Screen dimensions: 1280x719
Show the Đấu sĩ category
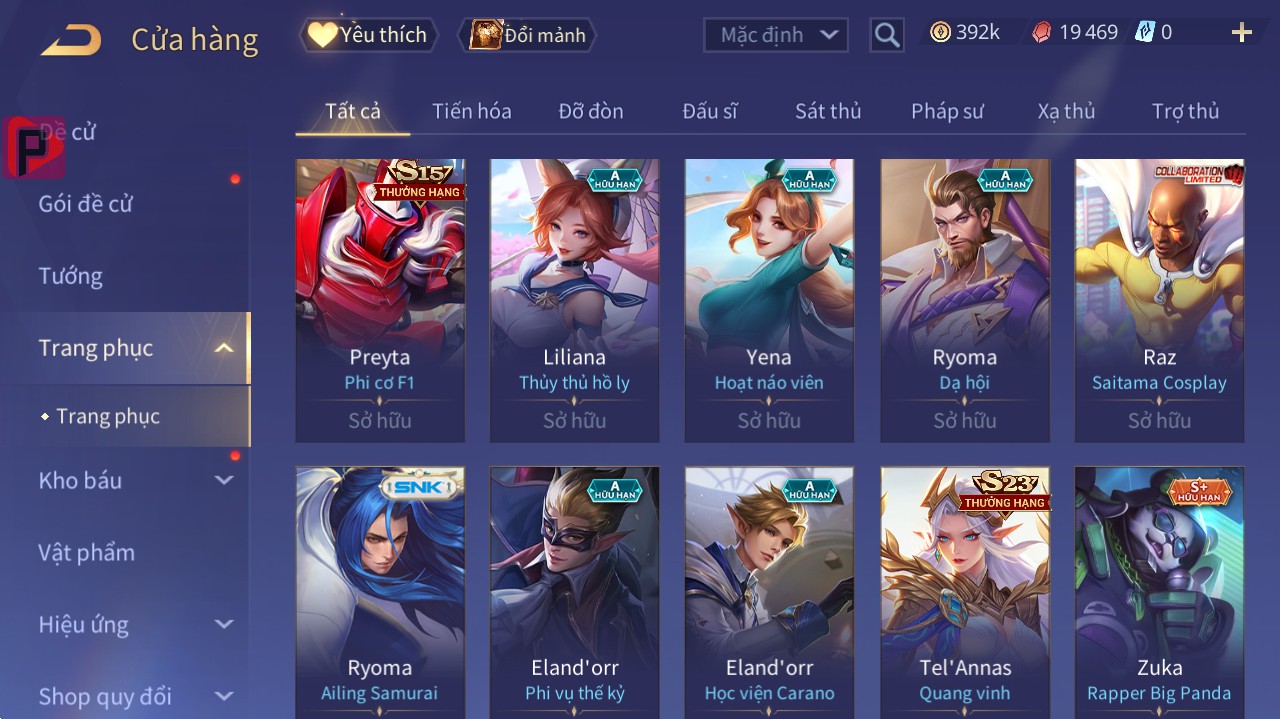(709, 111)
